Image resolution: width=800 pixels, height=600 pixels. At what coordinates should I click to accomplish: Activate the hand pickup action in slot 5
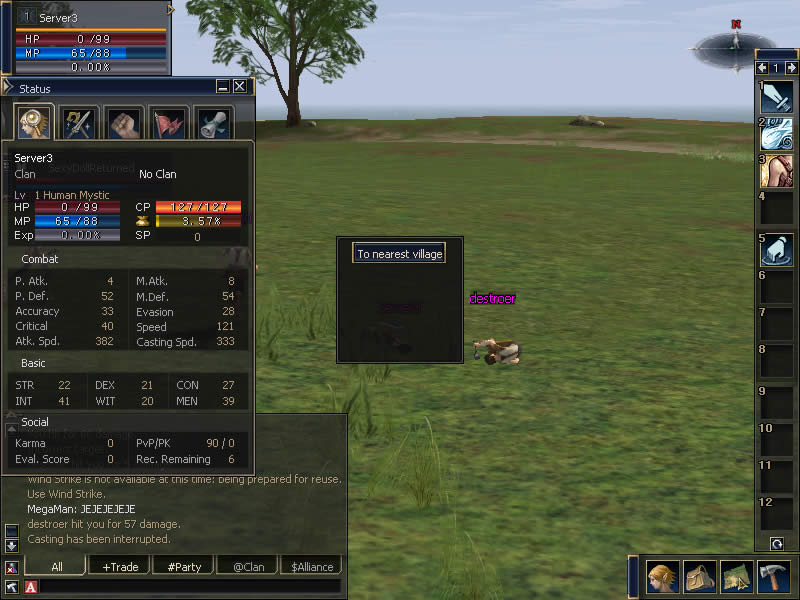[x=777, y=249]
